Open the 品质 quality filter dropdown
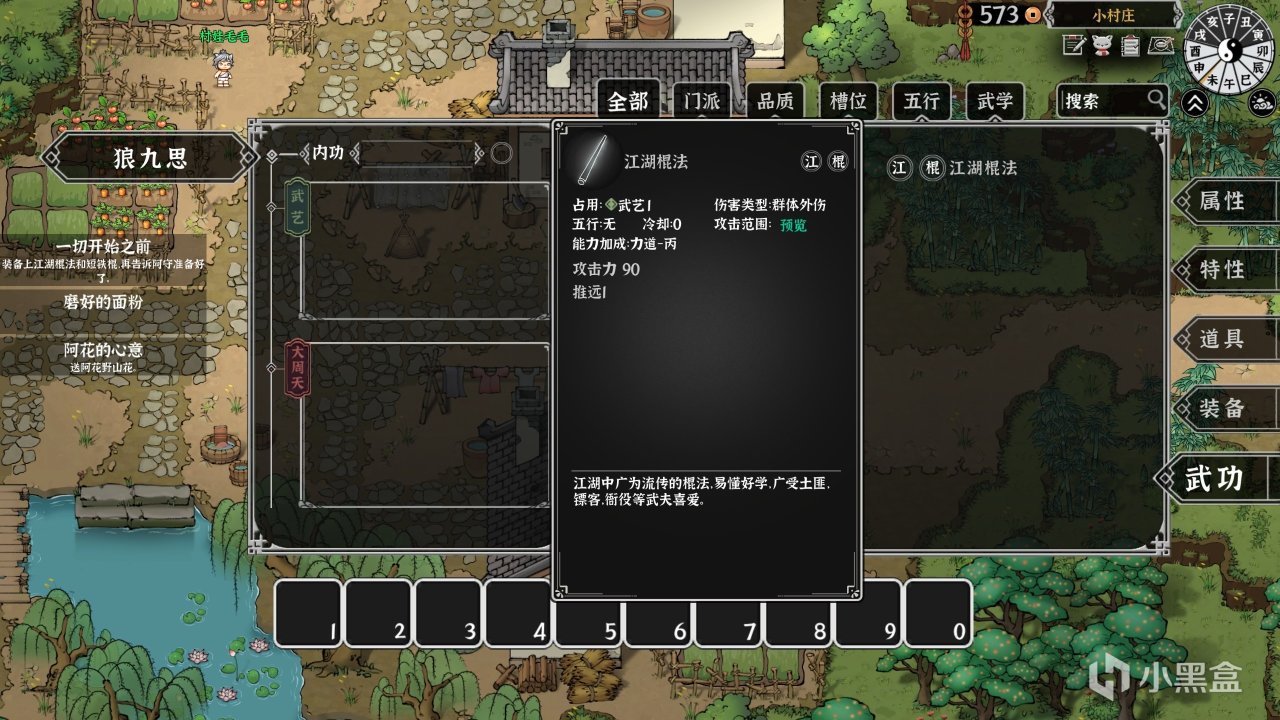This screenshot has height=720, width=1280. pyautogui.click(x=775, y=100)
